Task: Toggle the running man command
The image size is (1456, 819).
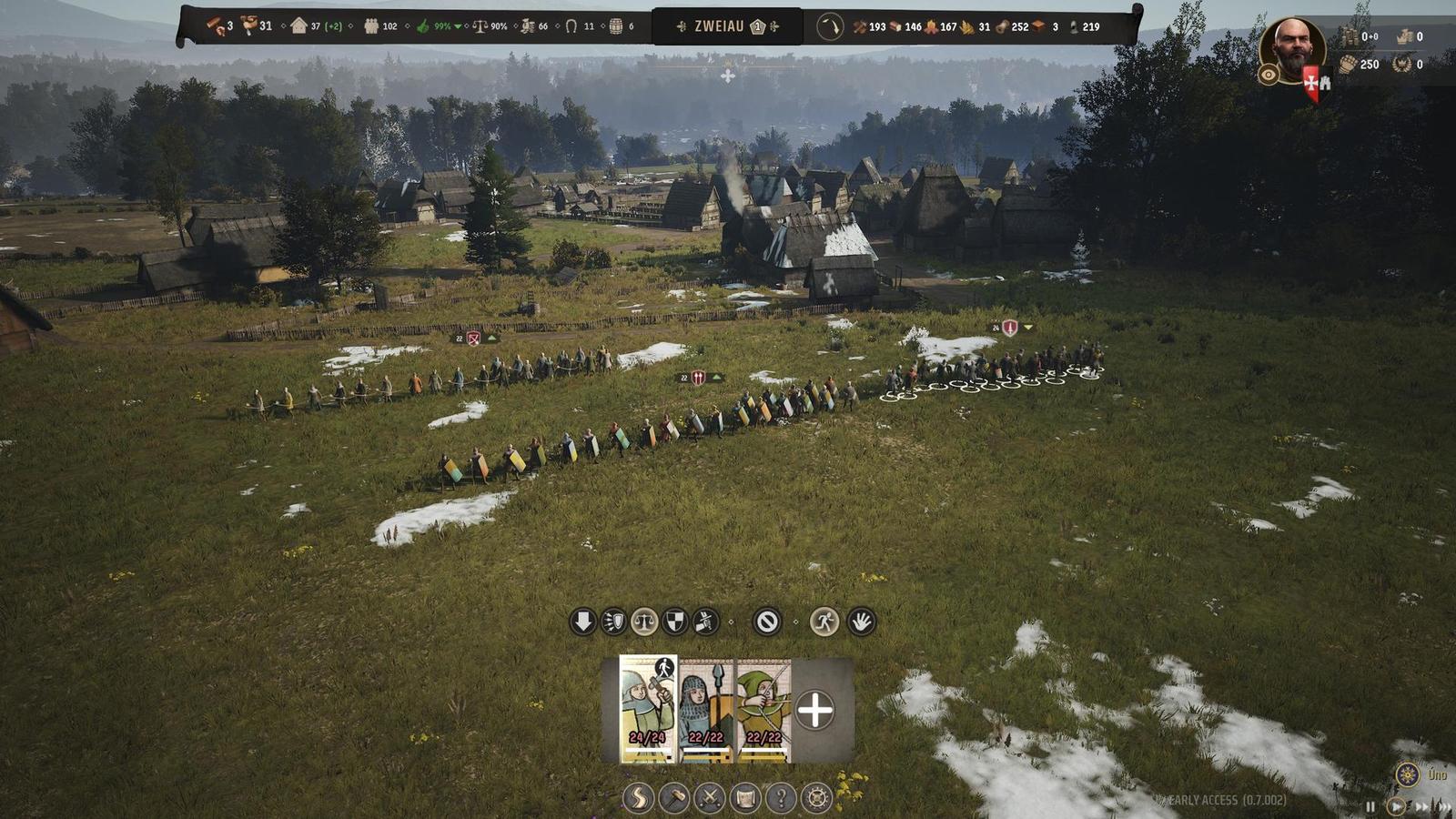Action: (x=824, y=622)
